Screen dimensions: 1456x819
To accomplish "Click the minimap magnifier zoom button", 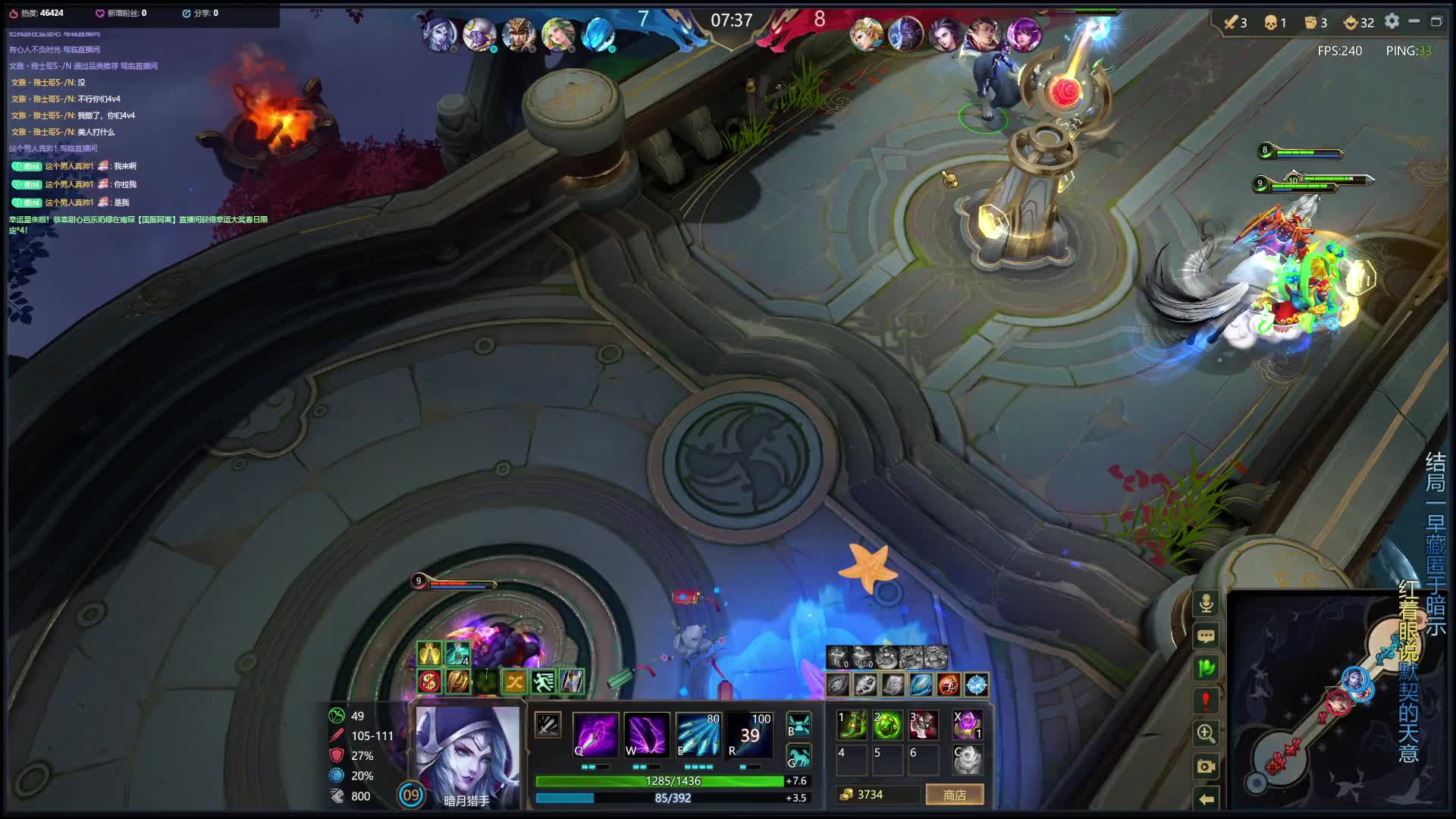I will click(1206, 733).
